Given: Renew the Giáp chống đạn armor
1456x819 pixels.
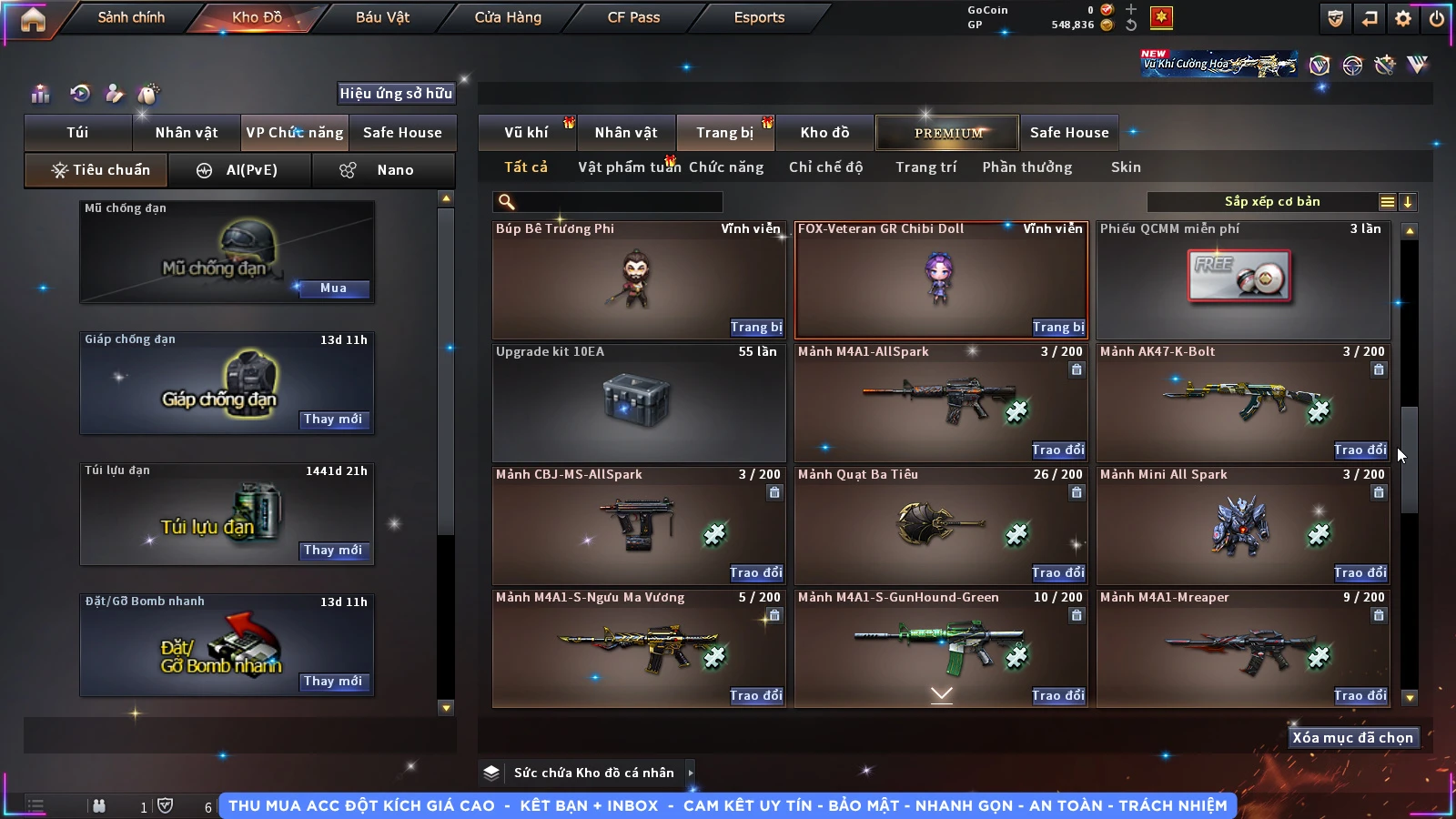Looking at the screenshot, I should pos(333,420).
